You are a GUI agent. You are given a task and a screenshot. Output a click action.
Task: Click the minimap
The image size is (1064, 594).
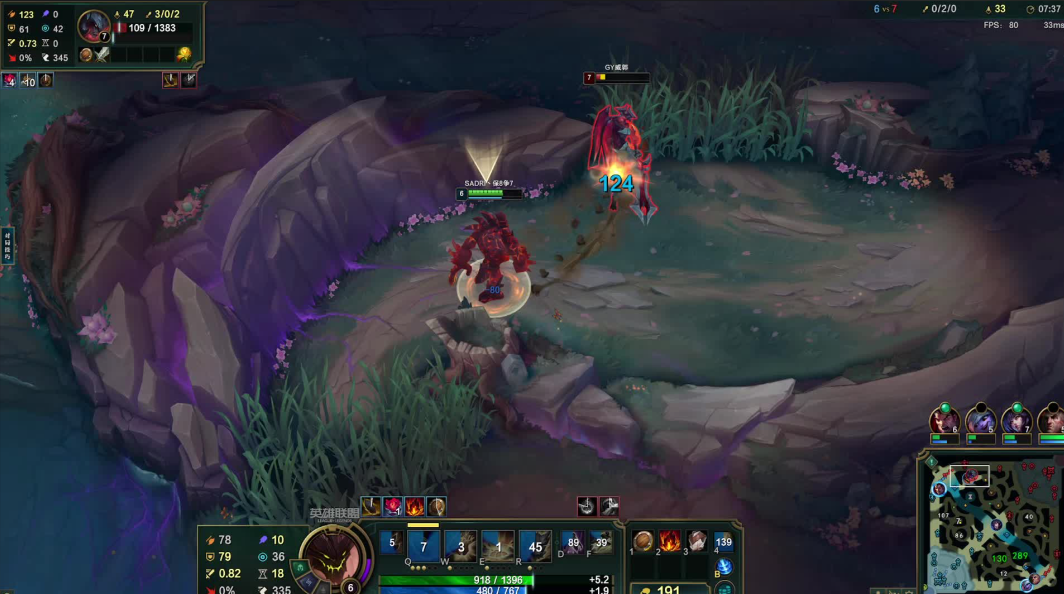(1000, 530)
